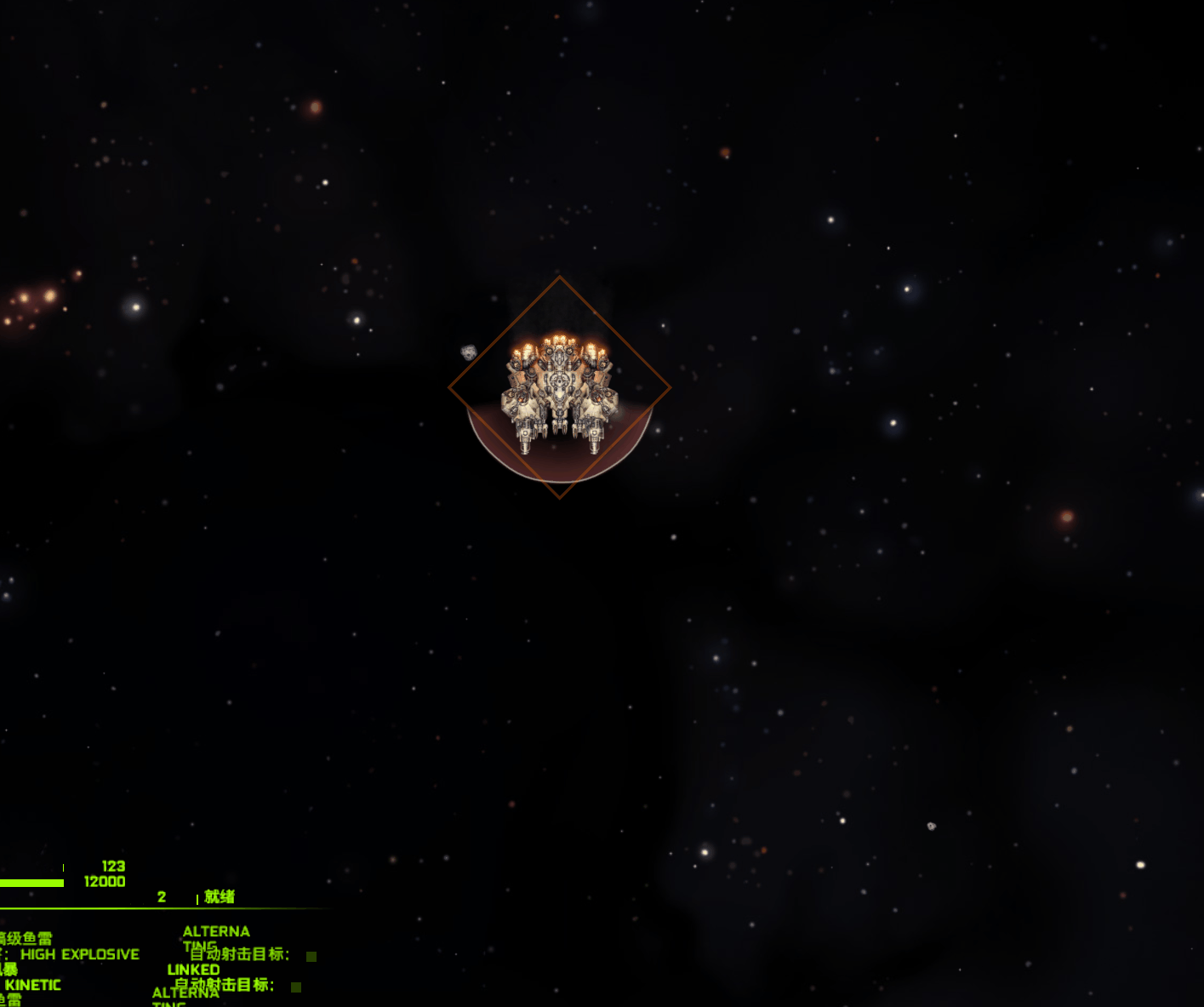Enable the lower 自动射击目标 autofire square

[x=295, y=988]
